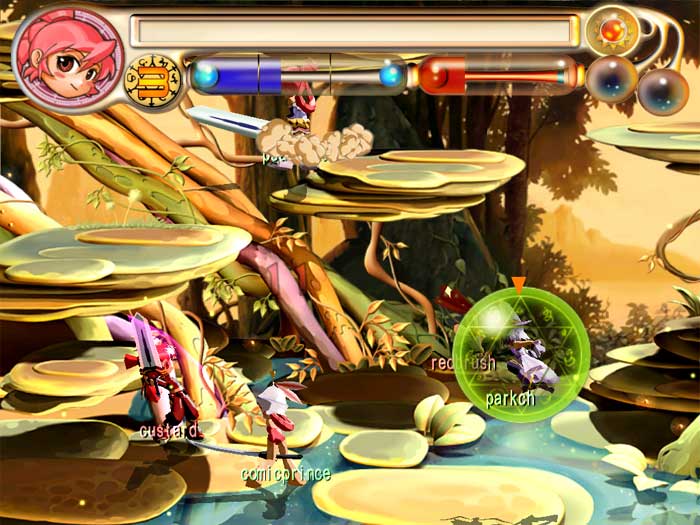The image size is (700, 525).
Task: Click the empty message bar at top
Action: point(354,30)
